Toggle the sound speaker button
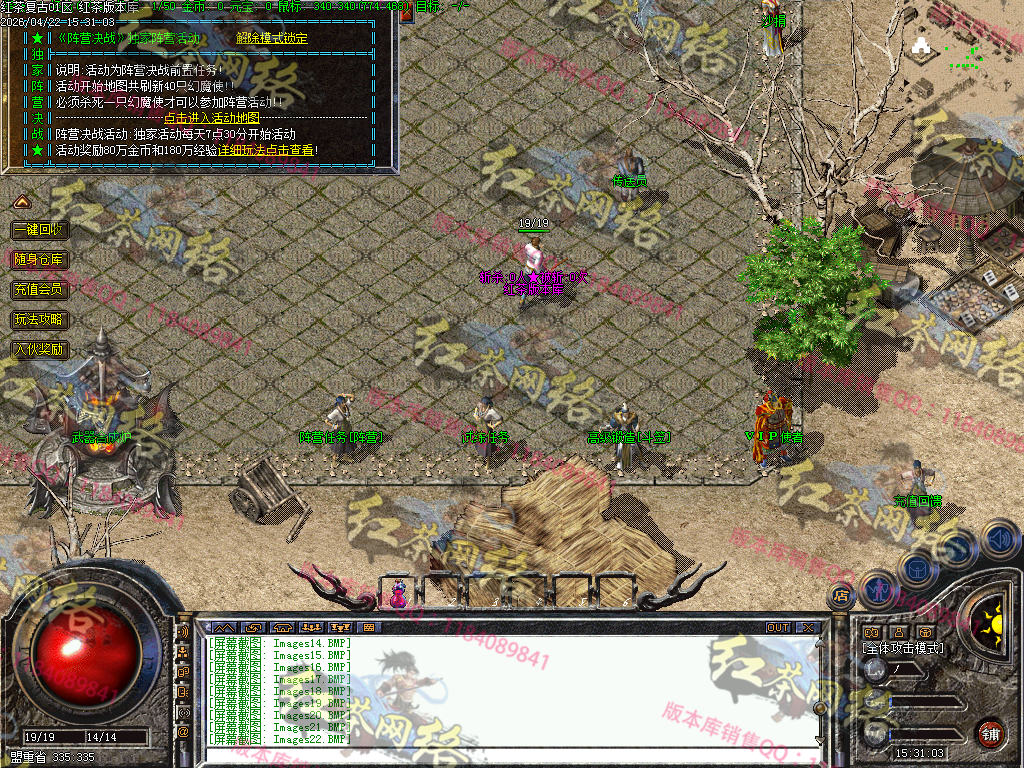The width and height of the screenshot is (1024, 768). click(999, 539)
